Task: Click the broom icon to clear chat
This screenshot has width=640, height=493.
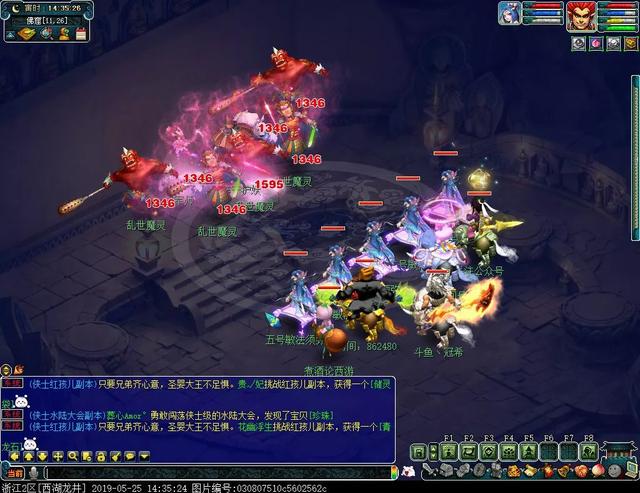Action: click(116, 457)
